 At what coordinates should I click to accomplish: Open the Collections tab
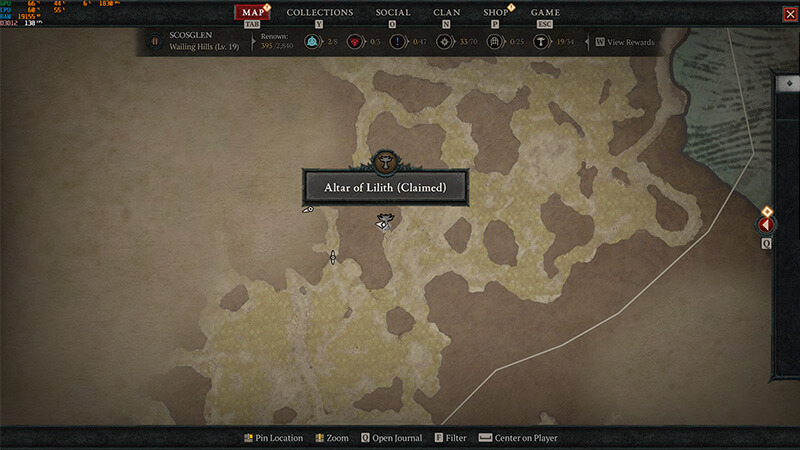(320, 13)
